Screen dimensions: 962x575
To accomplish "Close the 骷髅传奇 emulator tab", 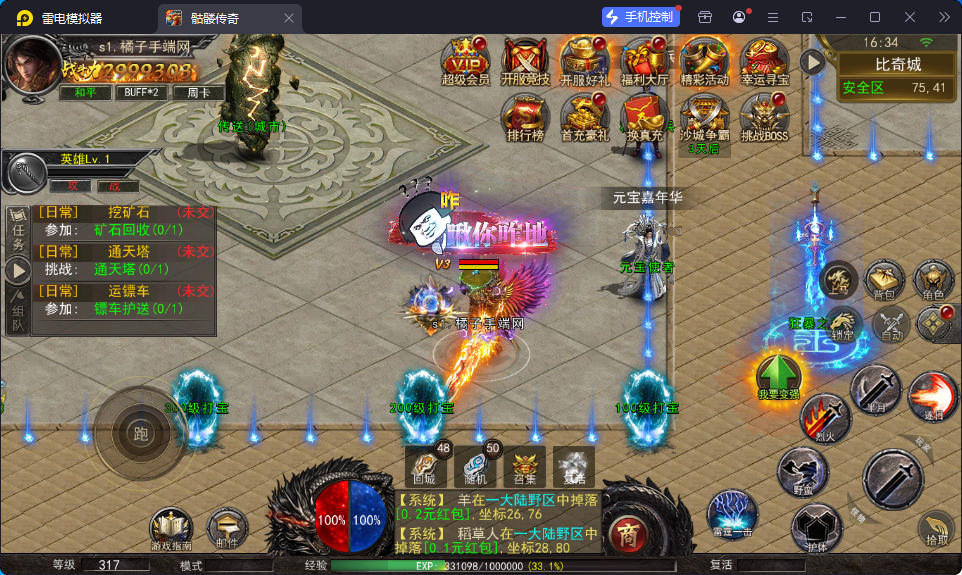I will click(289, 18).
